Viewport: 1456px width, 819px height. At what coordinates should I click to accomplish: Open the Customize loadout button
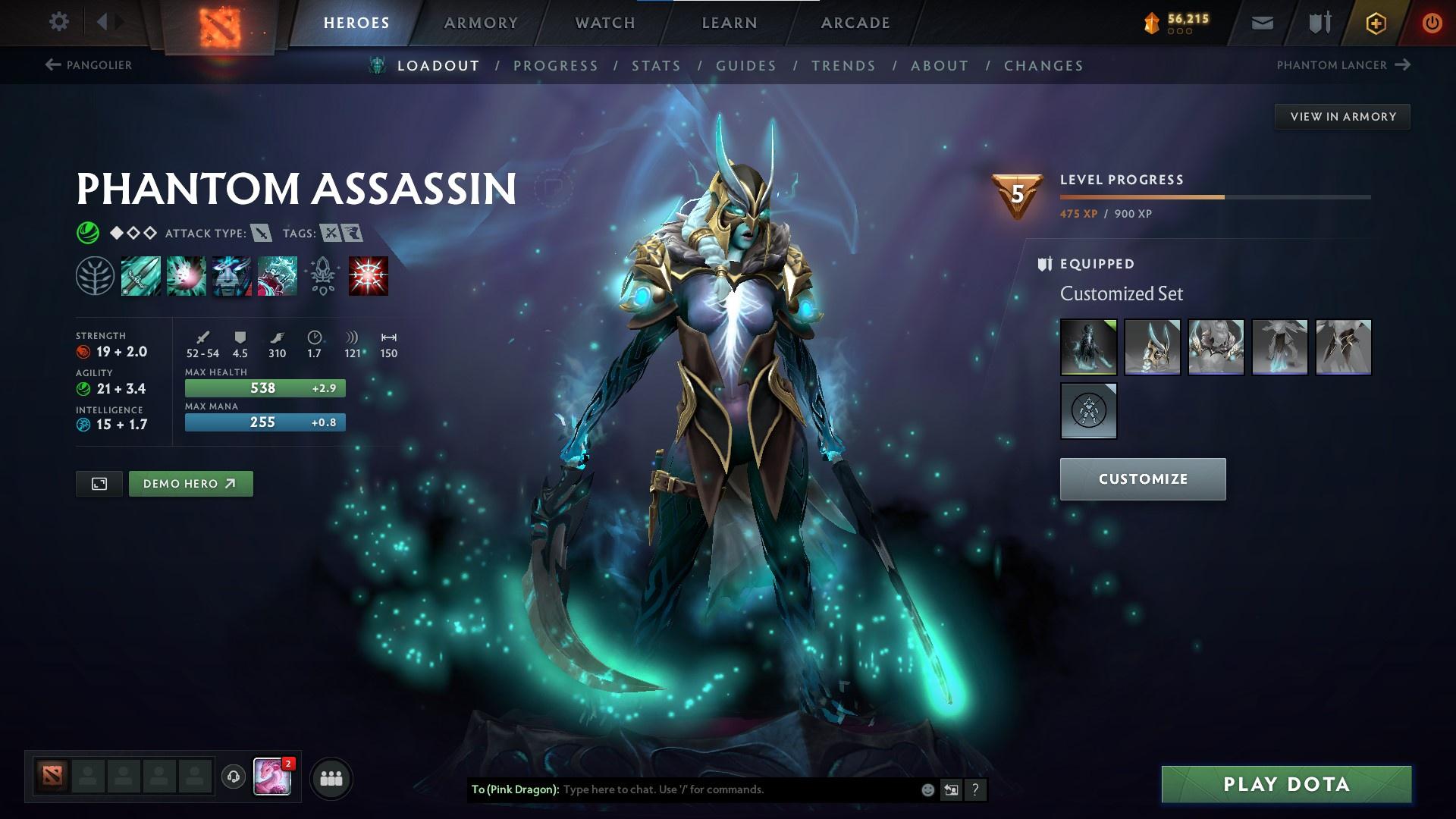[x=1142, y=479]
